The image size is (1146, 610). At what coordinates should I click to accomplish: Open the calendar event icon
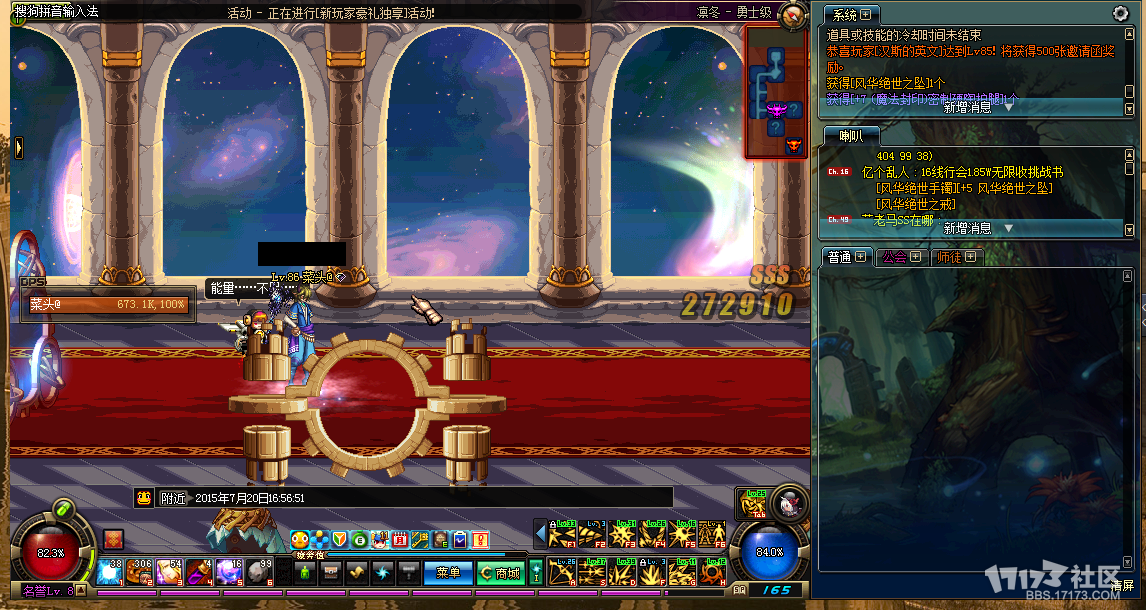click(x=400, y=540)
